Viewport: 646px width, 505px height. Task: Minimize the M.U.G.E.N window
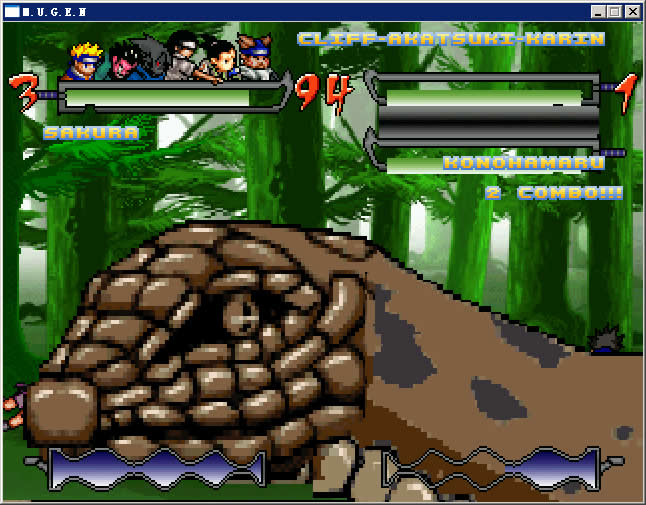[x=598, y=12]
